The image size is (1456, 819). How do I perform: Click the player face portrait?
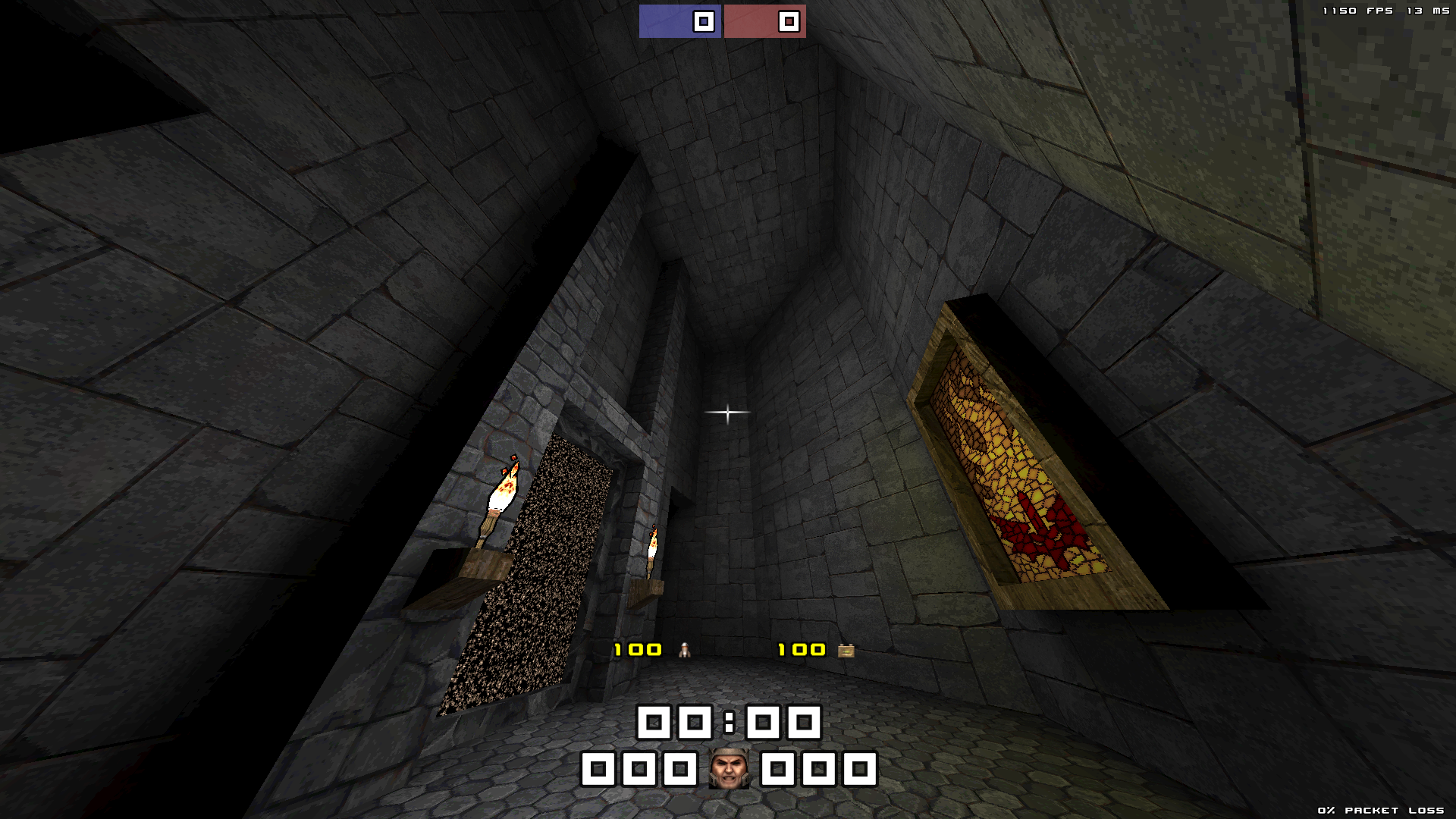point(729,768)
